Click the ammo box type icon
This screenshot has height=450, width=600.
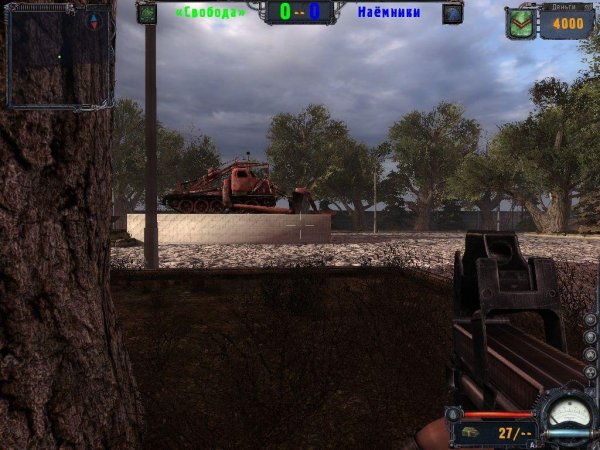469,433
